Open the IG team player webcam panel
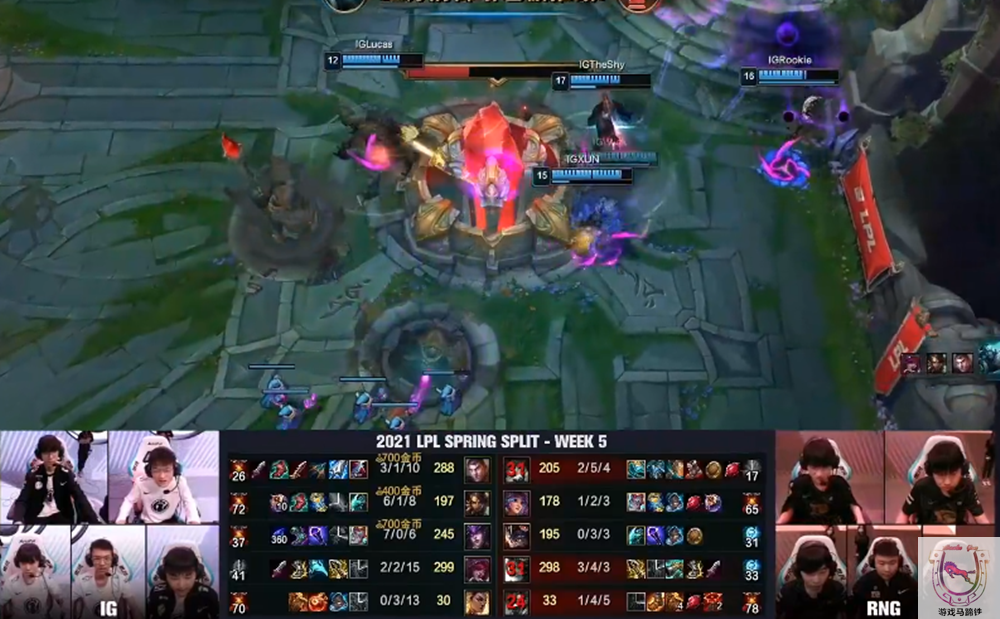This screenshot has width=1000, height=619. tap(109, 524)
